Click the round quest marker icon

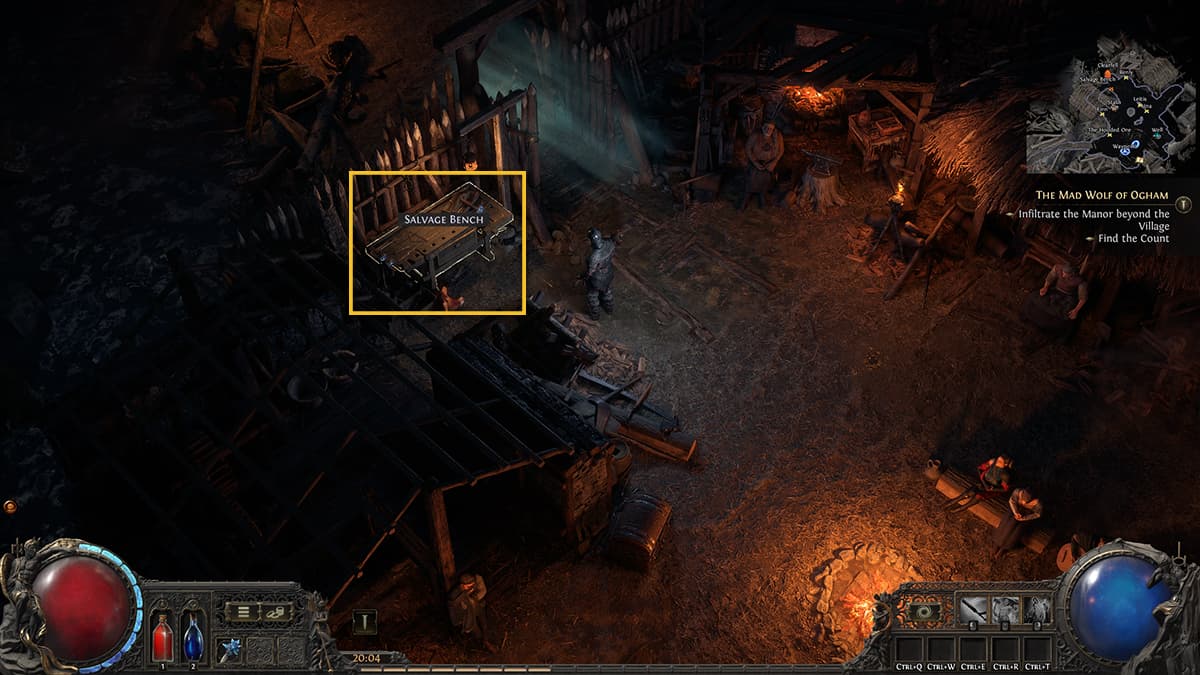pyautogui.click(x=1184, y=204)
